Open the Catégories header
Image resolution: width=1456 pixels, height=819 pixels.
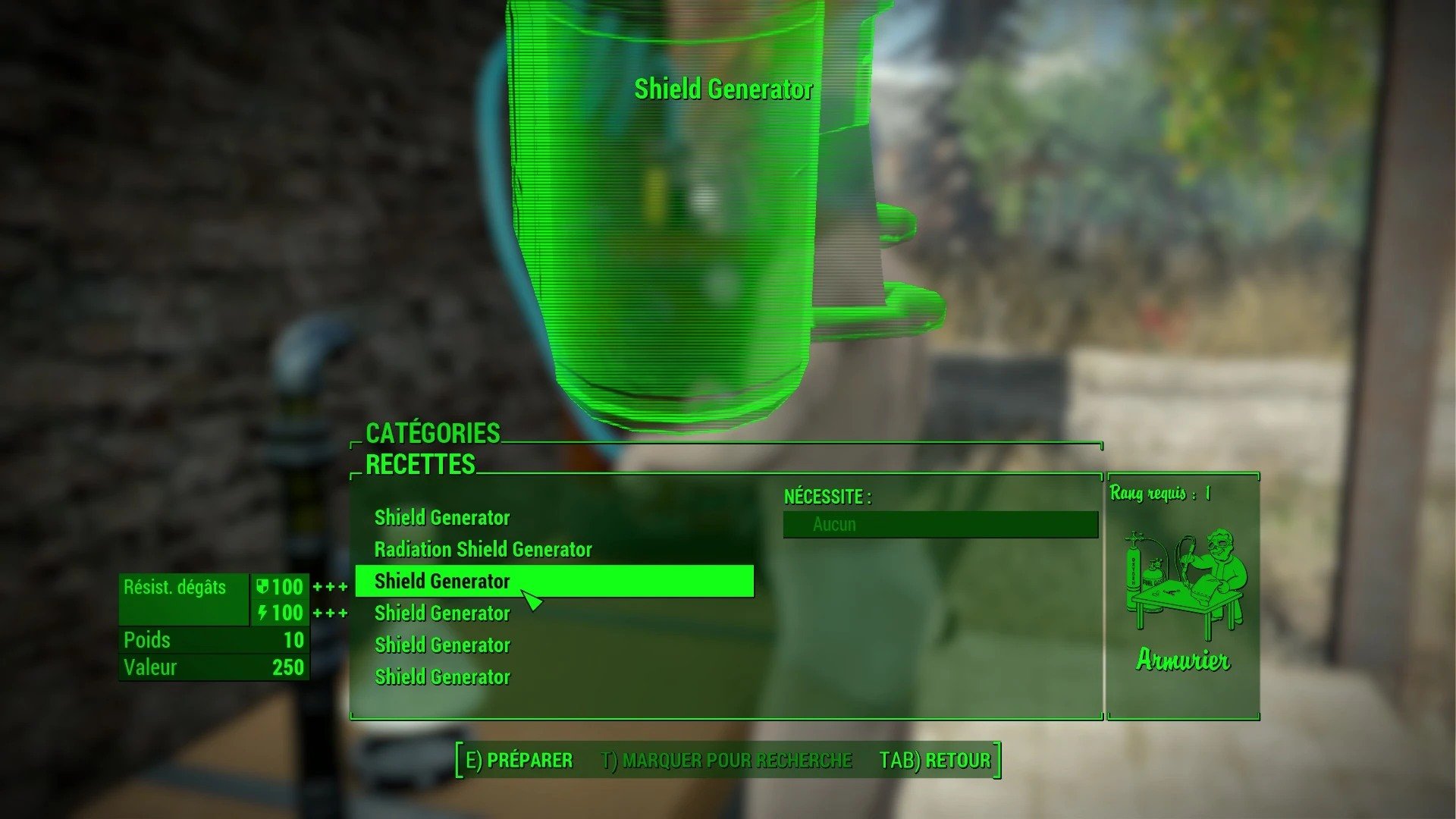(433, 433)
